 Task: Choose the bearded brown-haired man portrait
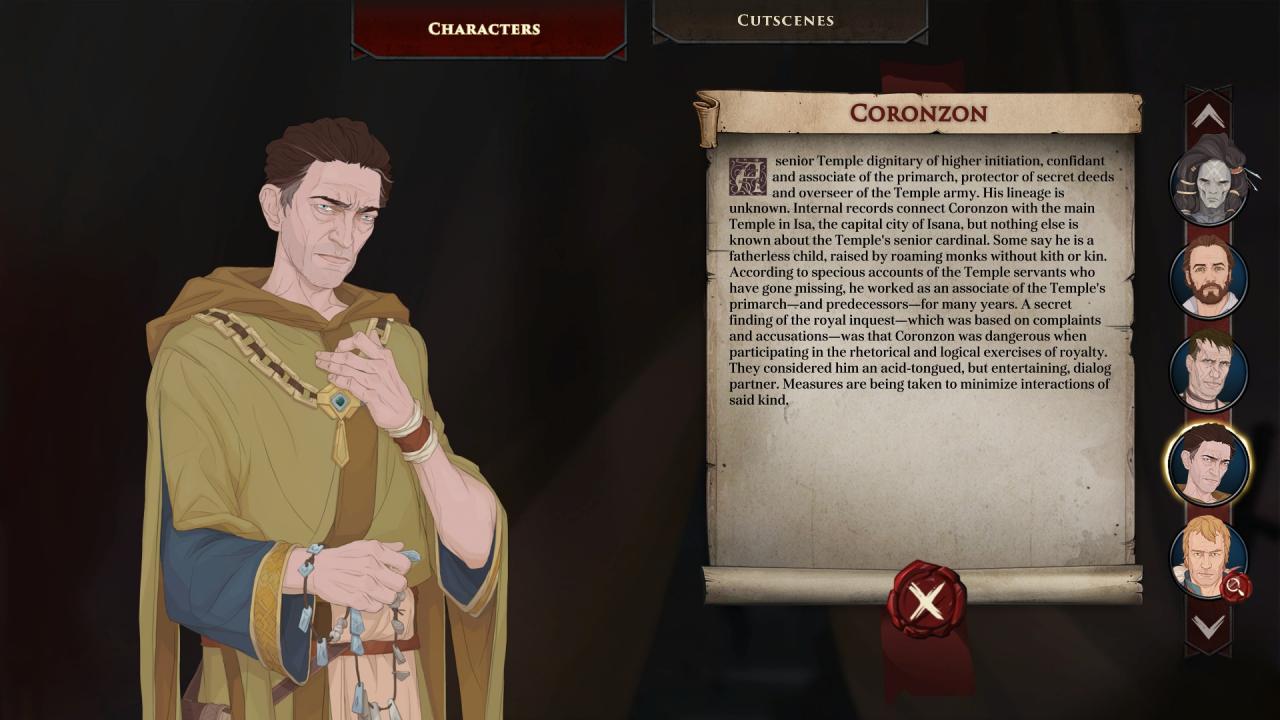pyautogui.click(x=1208, y=278)
